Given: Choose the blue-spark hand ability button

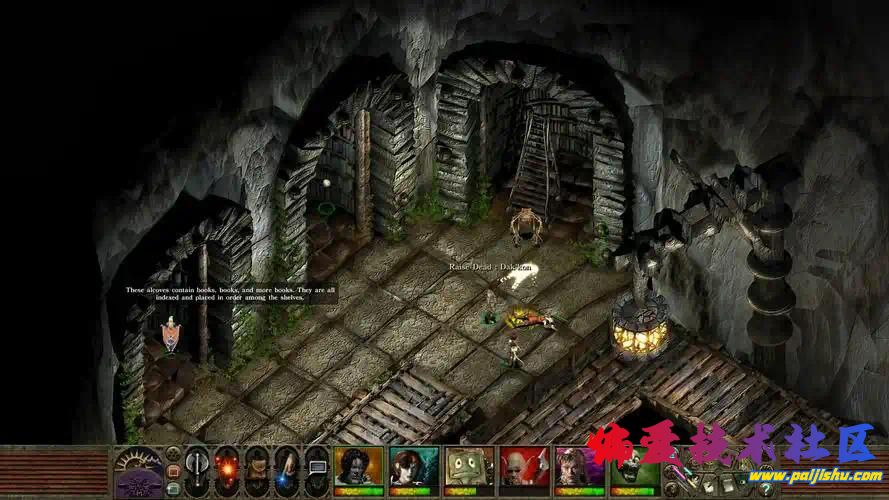Looking at the screenshot, I should click(x=287, y=466).
